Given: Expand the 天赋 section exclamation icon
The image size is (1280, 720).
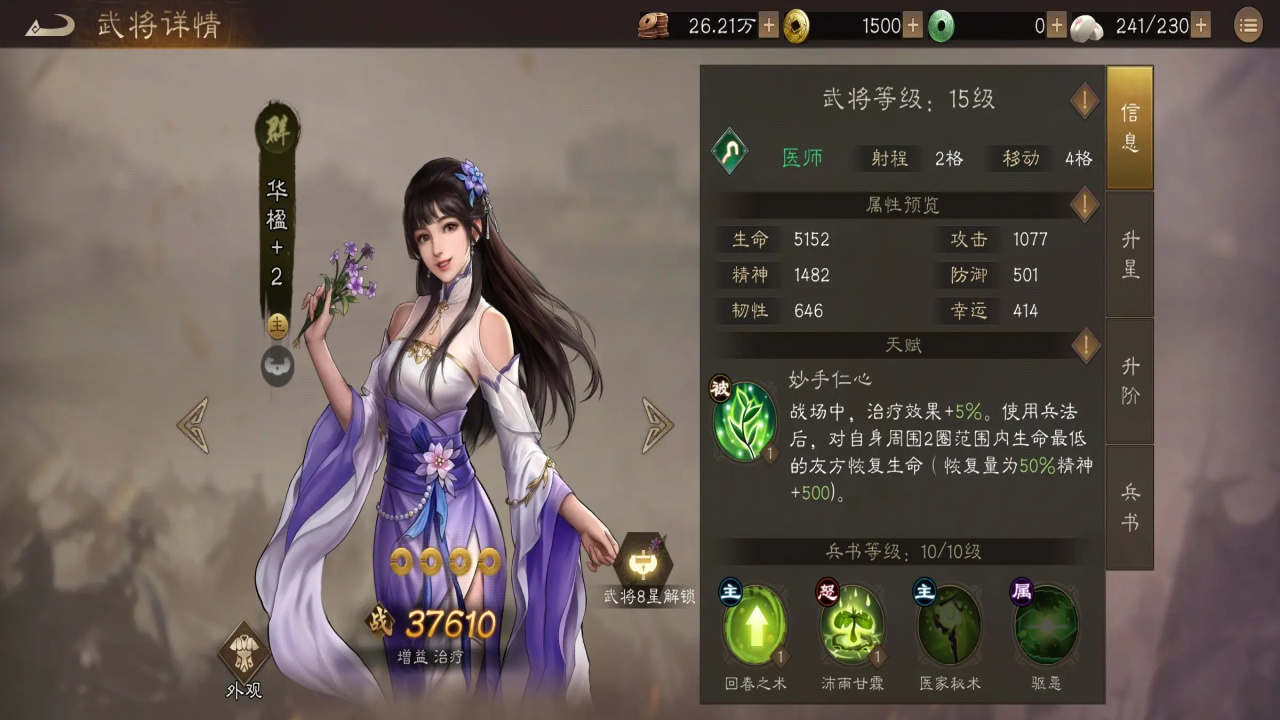Looking at the screenshot, I should click(x=1085, y=345).
